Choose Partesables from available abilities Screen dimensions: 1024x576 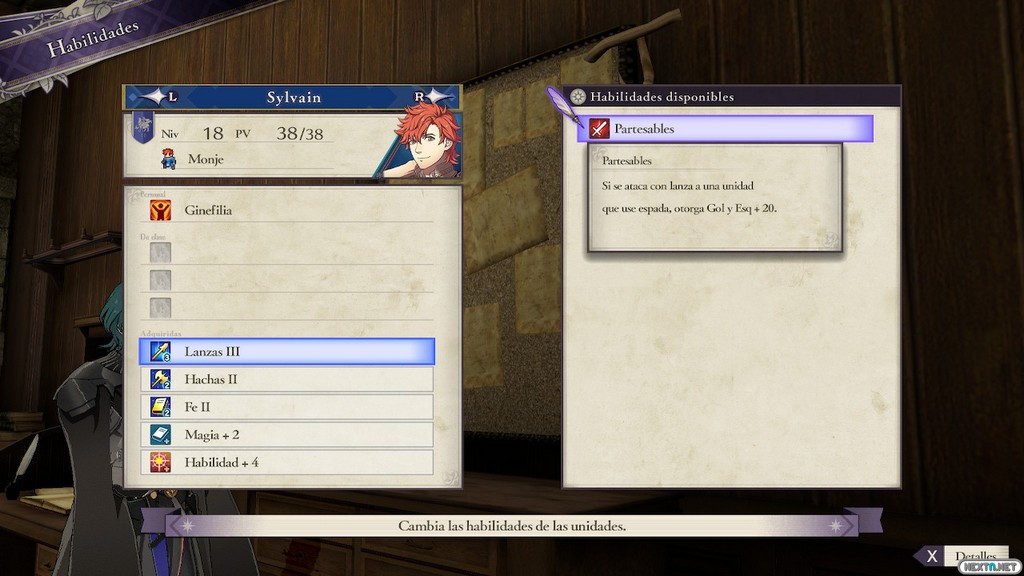click(x=725, y=129)
